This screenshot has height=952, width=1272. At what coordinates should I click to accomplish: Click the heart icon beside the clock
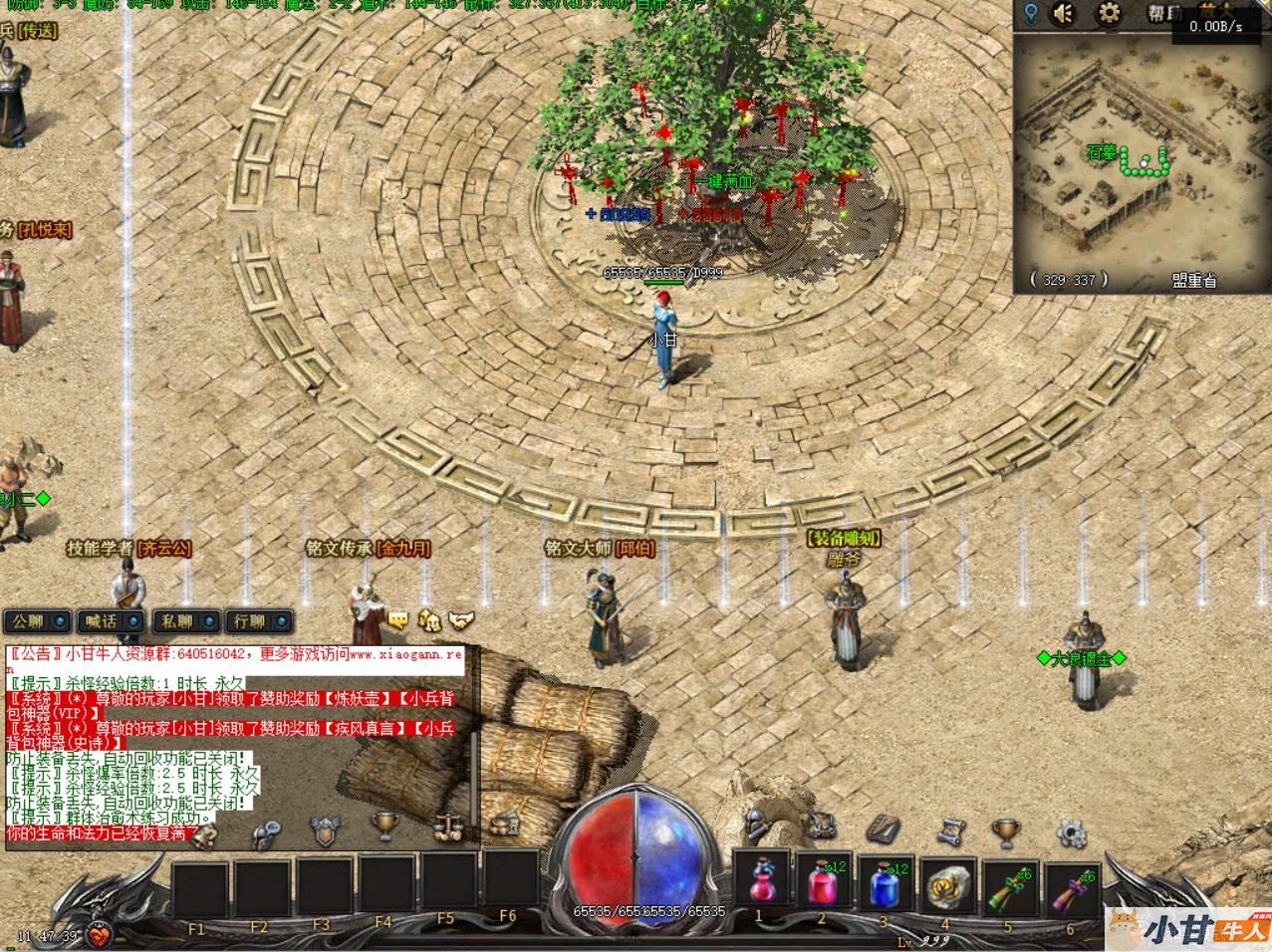pos(98,936)
